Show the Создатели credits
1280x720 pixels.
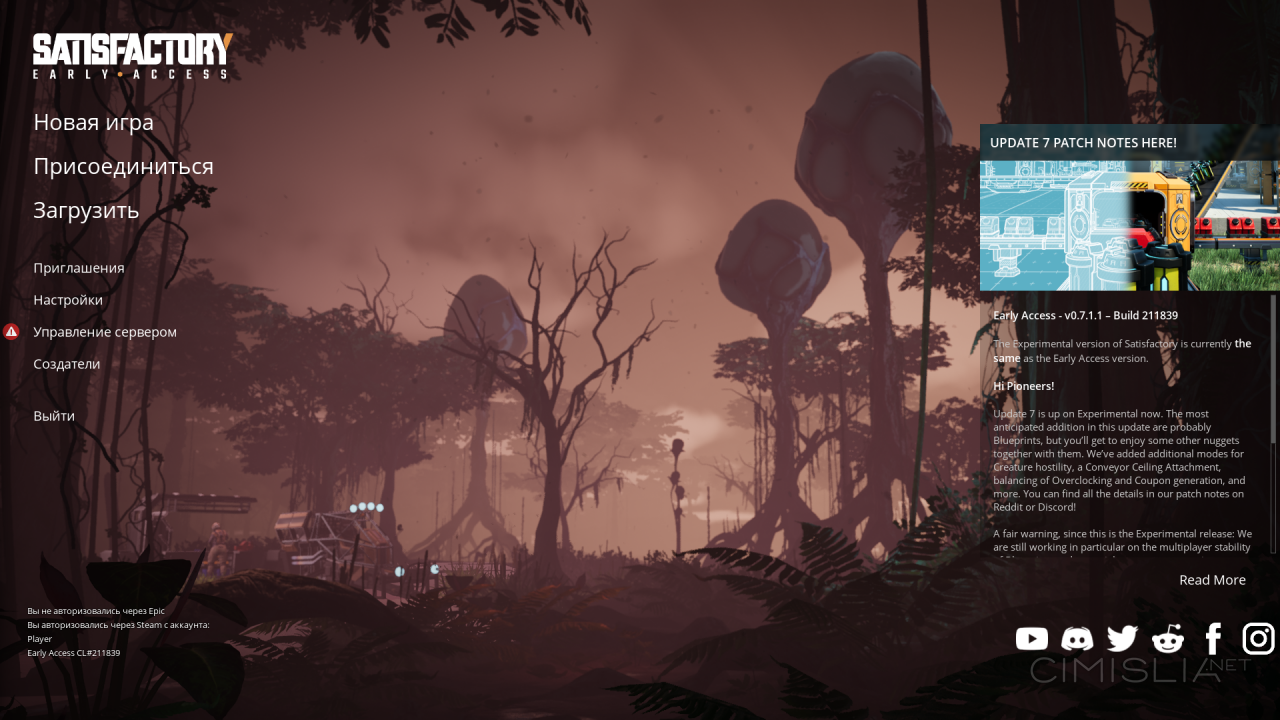67,364
